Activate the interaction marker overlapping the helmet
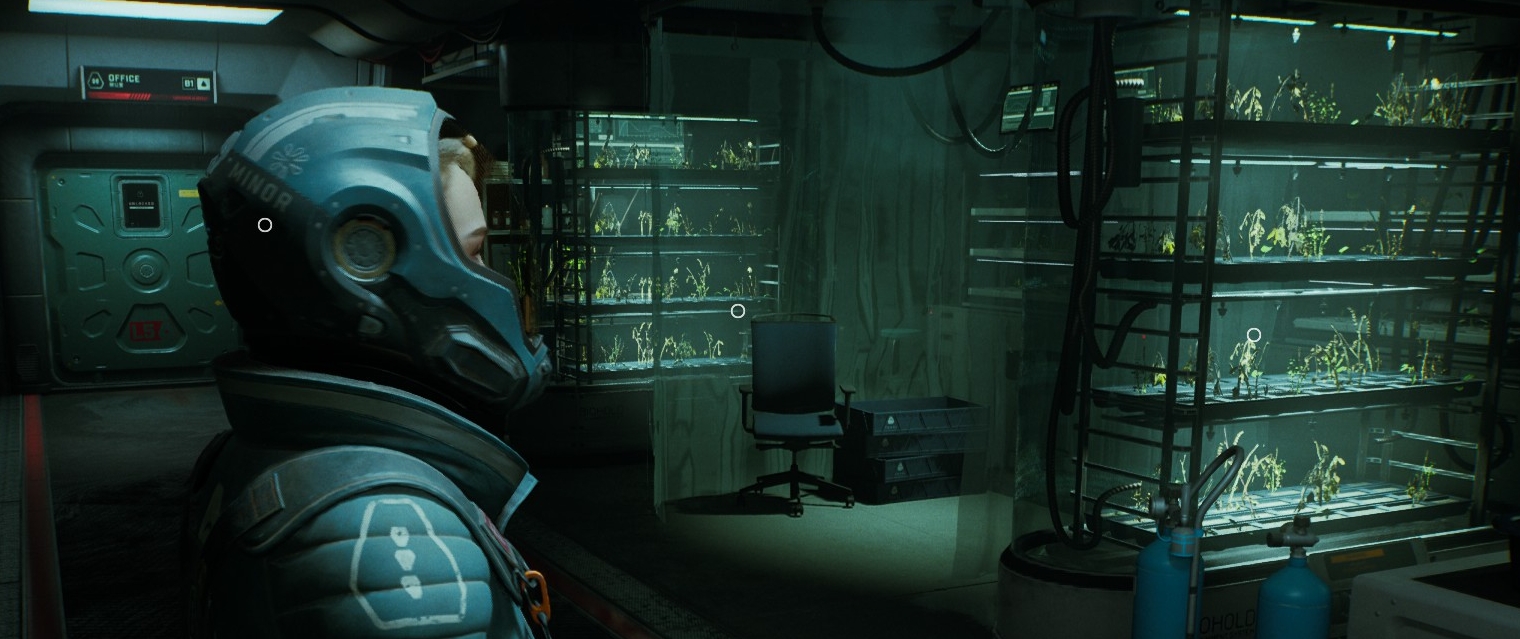Viewport: 1520px width, 639px height. coord(265,225)
